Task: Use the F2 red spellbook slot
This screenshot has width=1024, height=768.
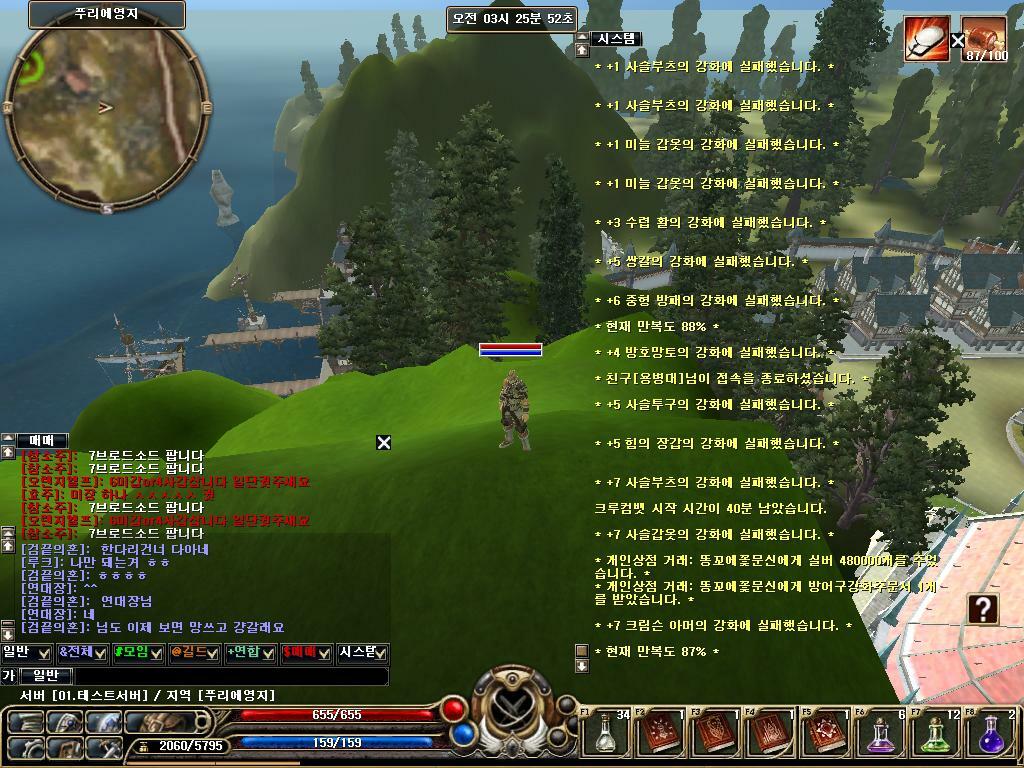Action: 660,734
